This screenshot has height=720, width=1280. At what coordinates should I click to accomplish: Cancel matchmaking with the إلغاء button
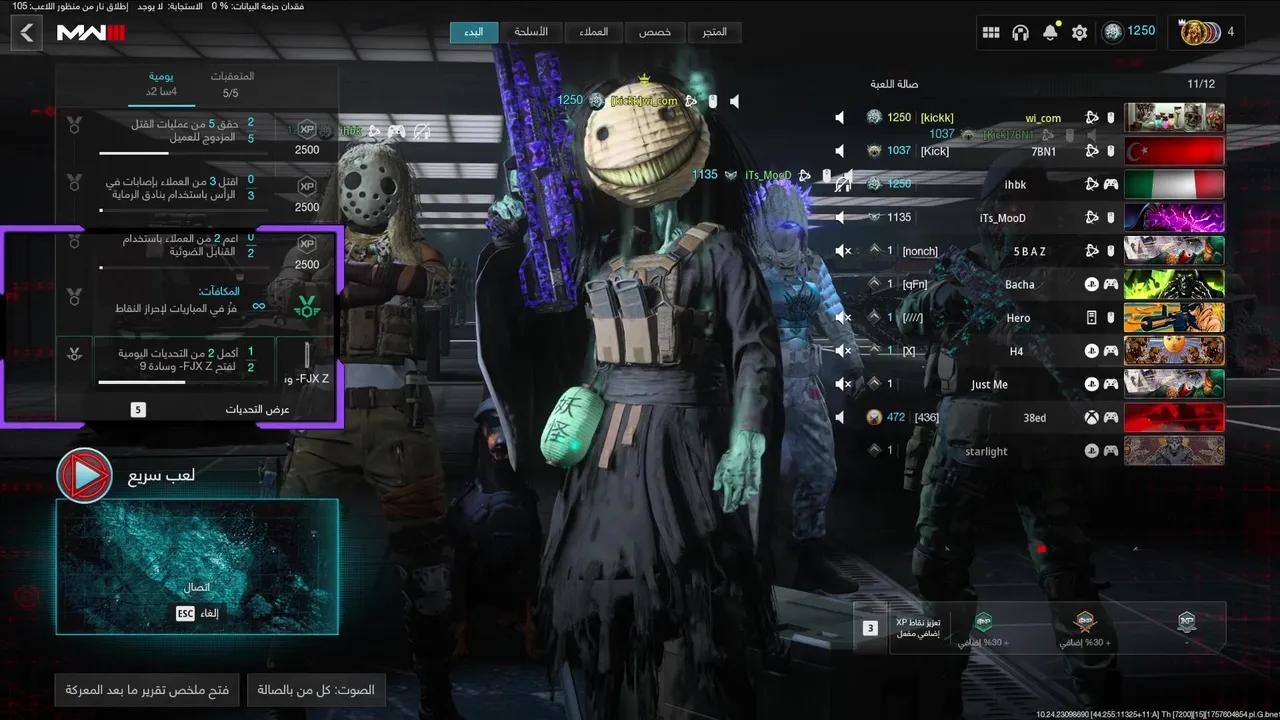(198, 613)
